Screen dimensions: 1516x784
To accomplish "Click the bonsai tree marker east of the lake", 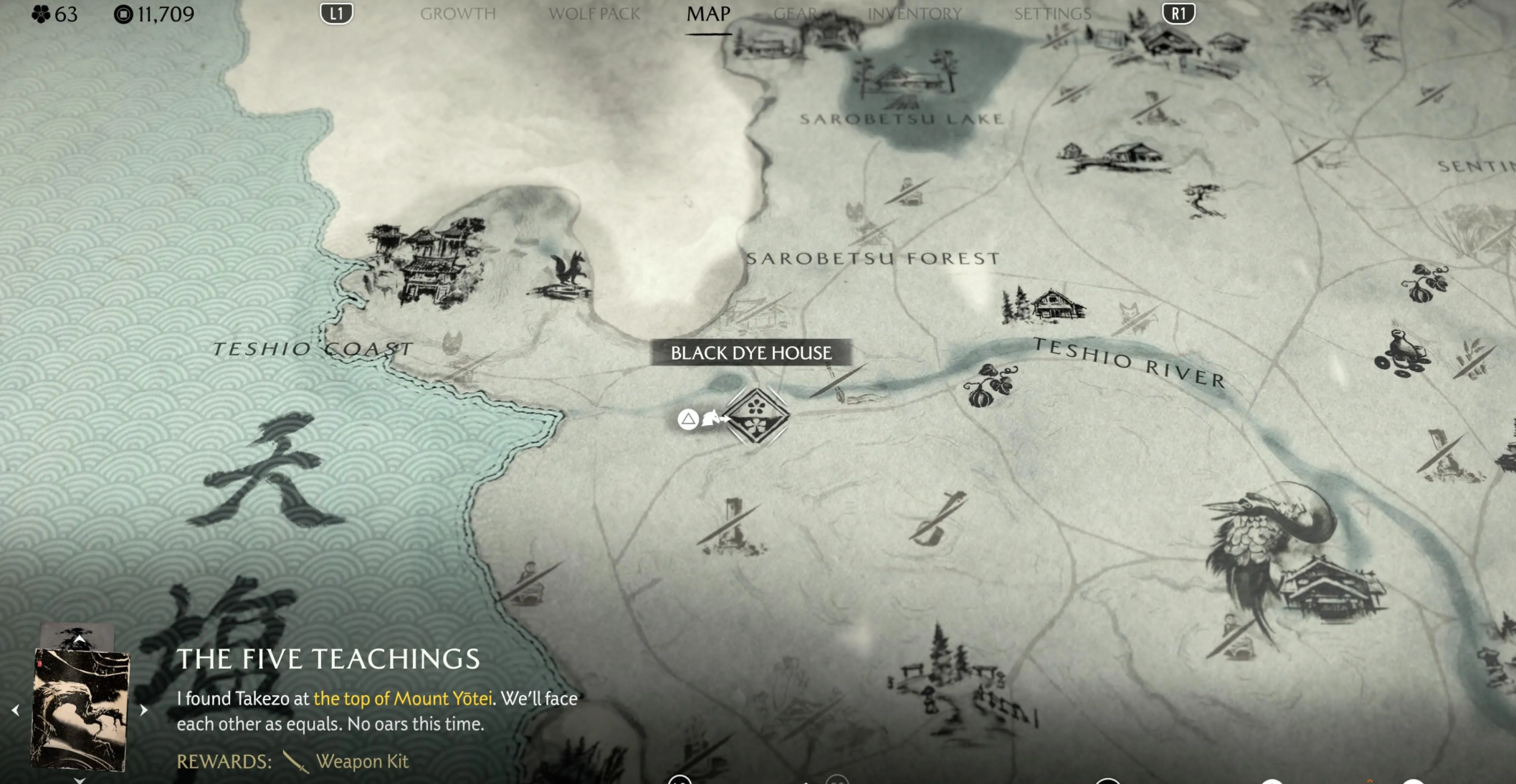I will 1205,199.
